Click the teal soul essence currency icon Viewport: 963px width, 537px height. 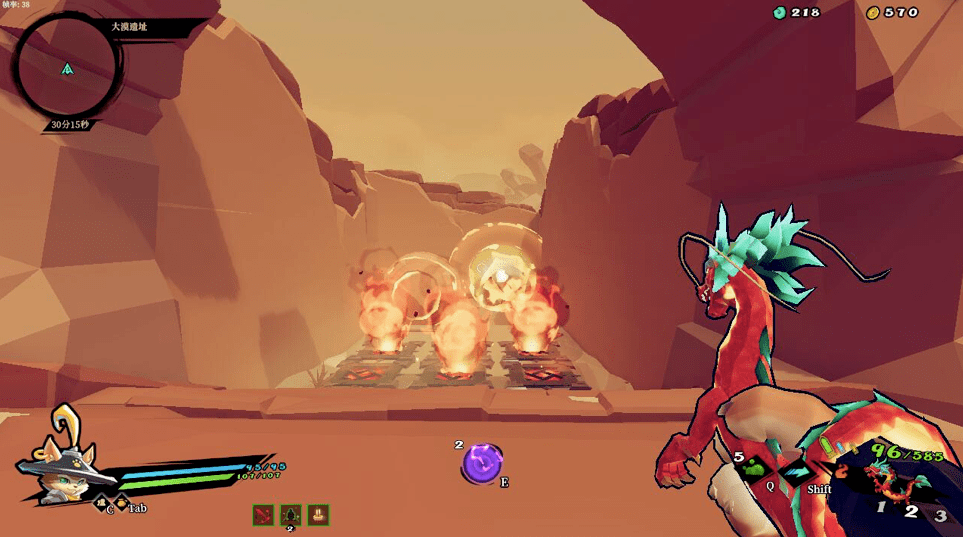tap(780, 12)
